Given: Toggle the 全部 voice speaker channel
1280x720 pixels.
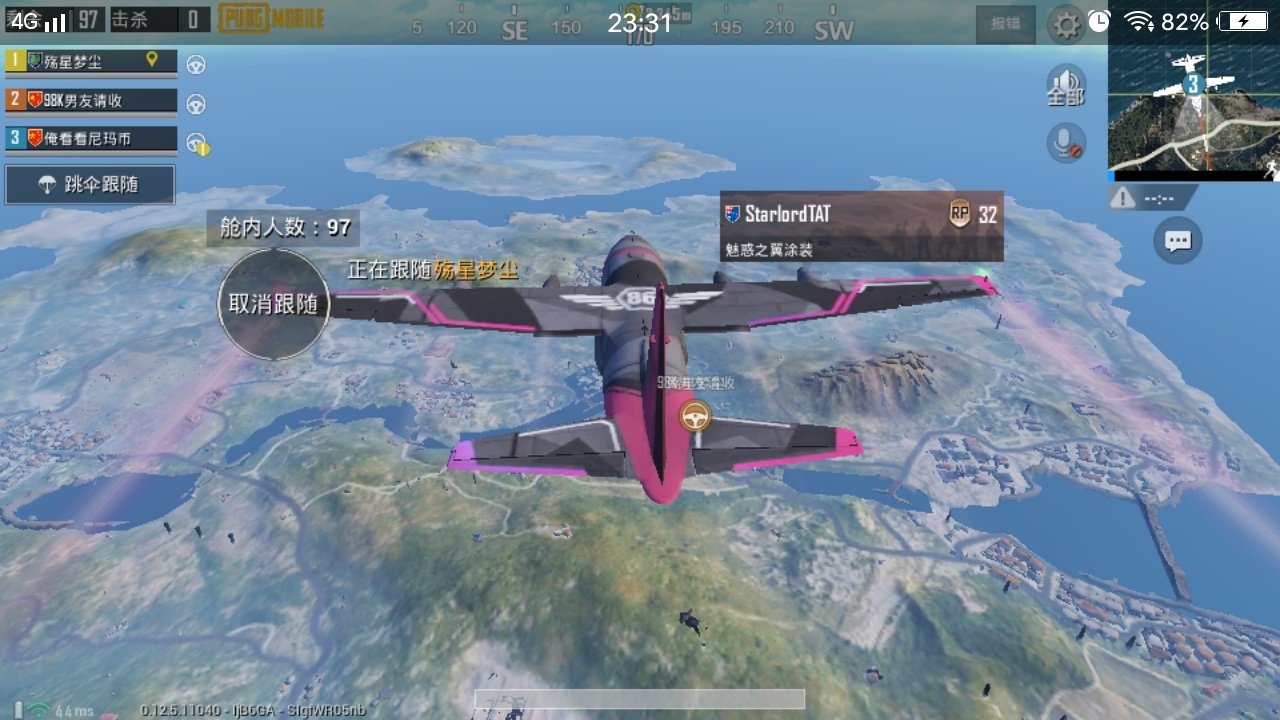Looking at the screenshot, I should click(x=1066, y=86).
